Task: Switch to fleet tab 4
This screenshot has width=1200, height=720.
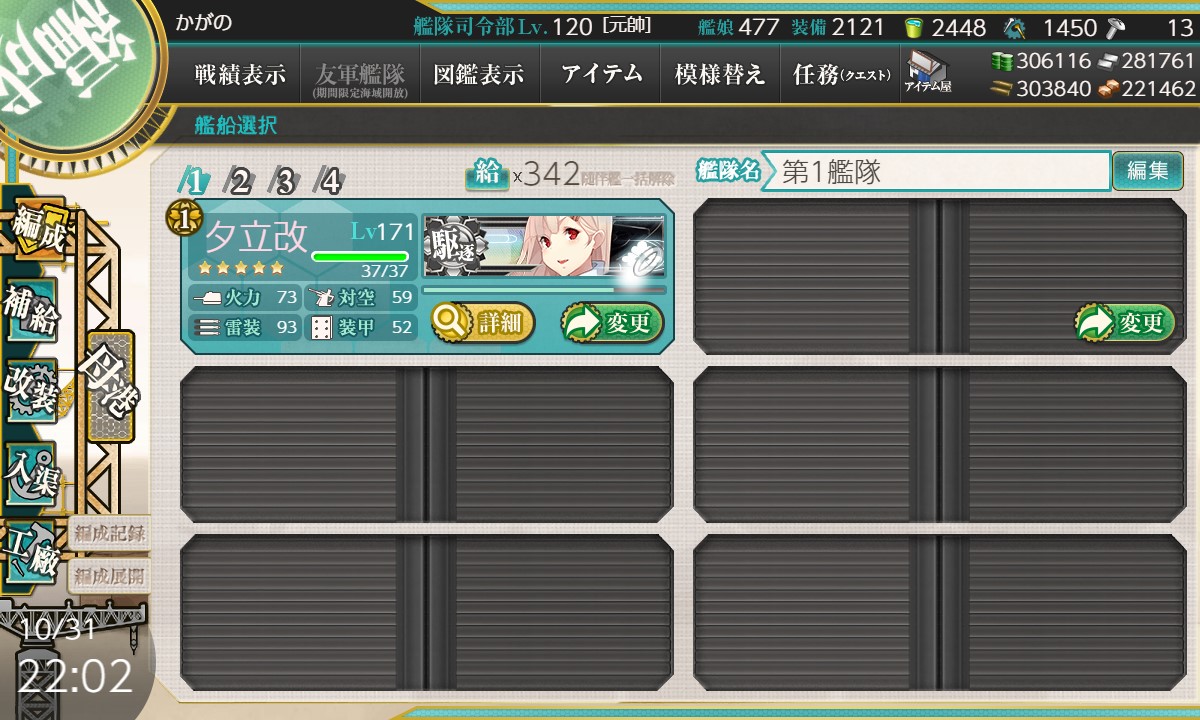Action: coord(329,181)
